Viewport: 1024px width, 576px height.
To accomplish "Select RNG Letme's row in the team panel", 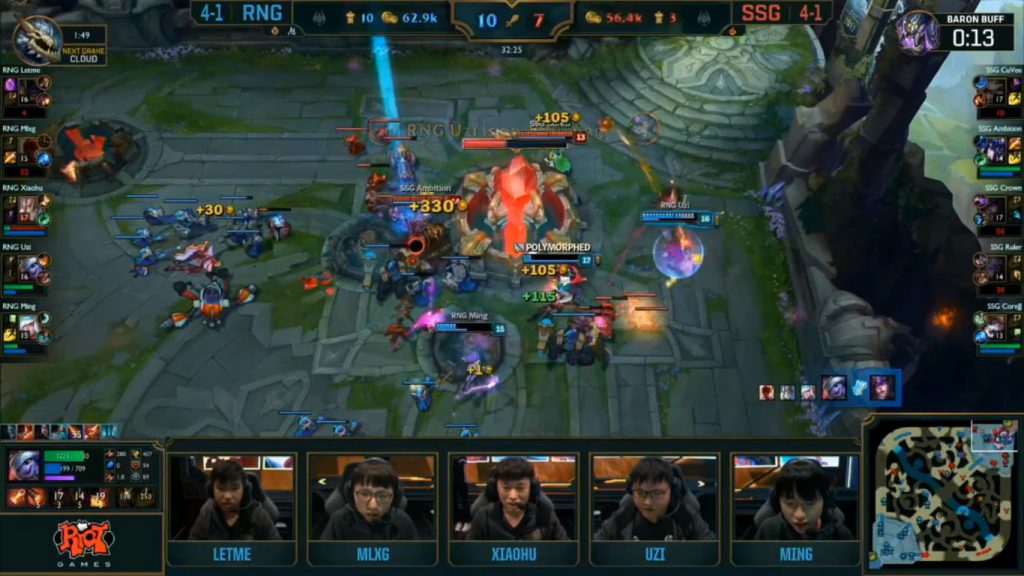I will pos(27,91).
